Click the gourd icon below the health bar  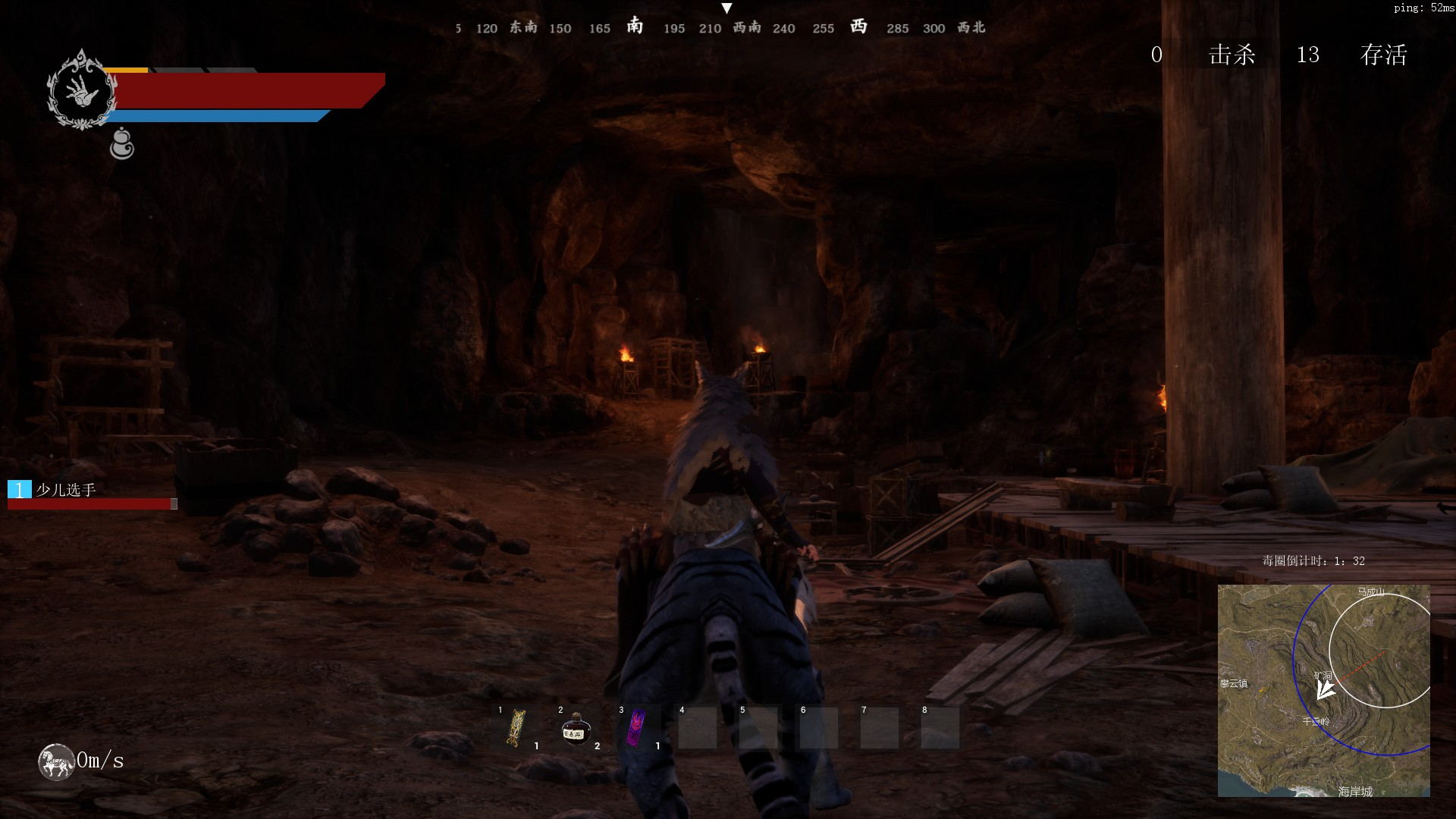click(121, 143)
